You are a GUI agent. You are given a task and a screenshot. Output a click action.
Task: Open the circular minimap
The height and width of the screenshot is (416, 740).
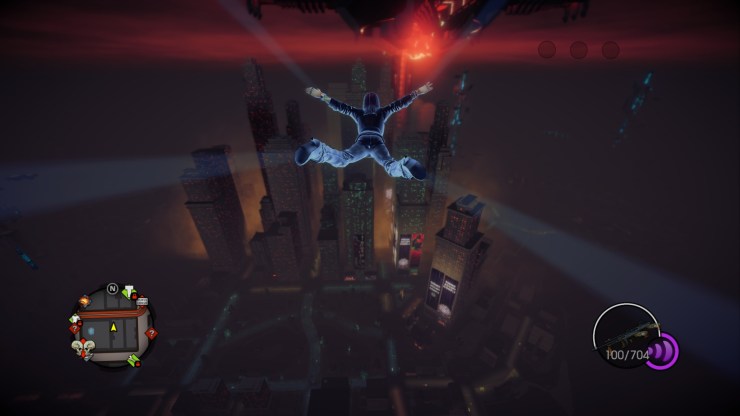pos(111,326)
